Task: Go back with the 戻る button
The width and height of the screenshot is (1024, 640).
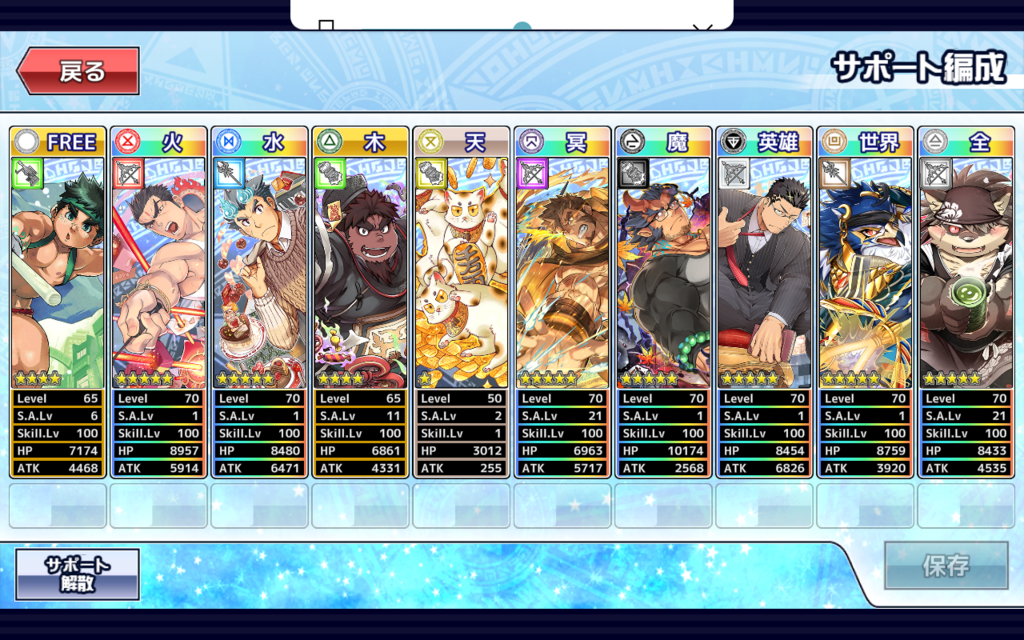Action: [78, 71]
